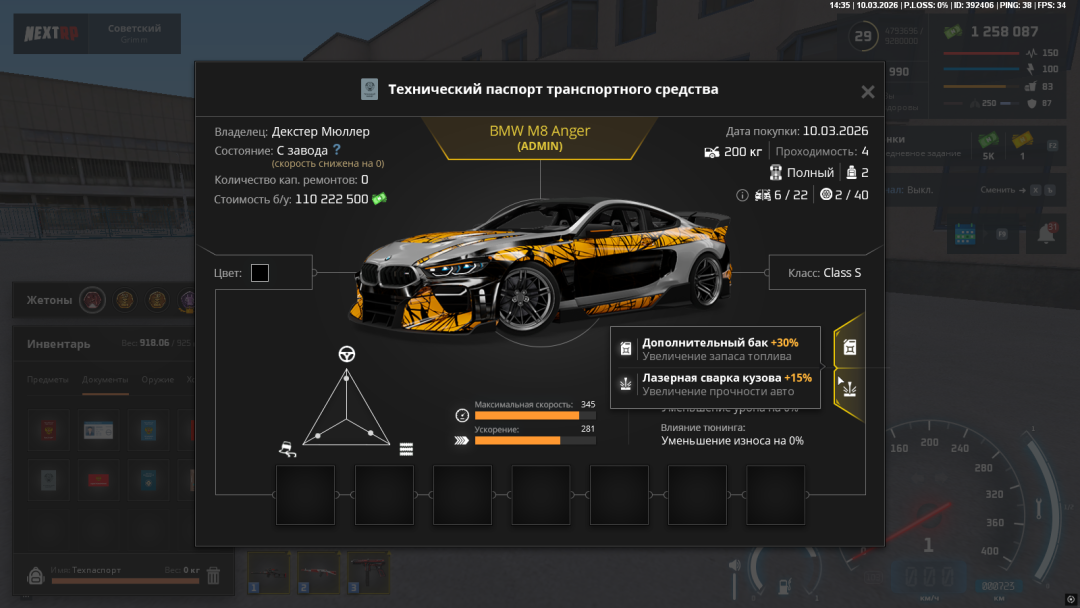1080x608 pixels.
Task: Click the question mark beside С завода
Action: click(337, 150)
